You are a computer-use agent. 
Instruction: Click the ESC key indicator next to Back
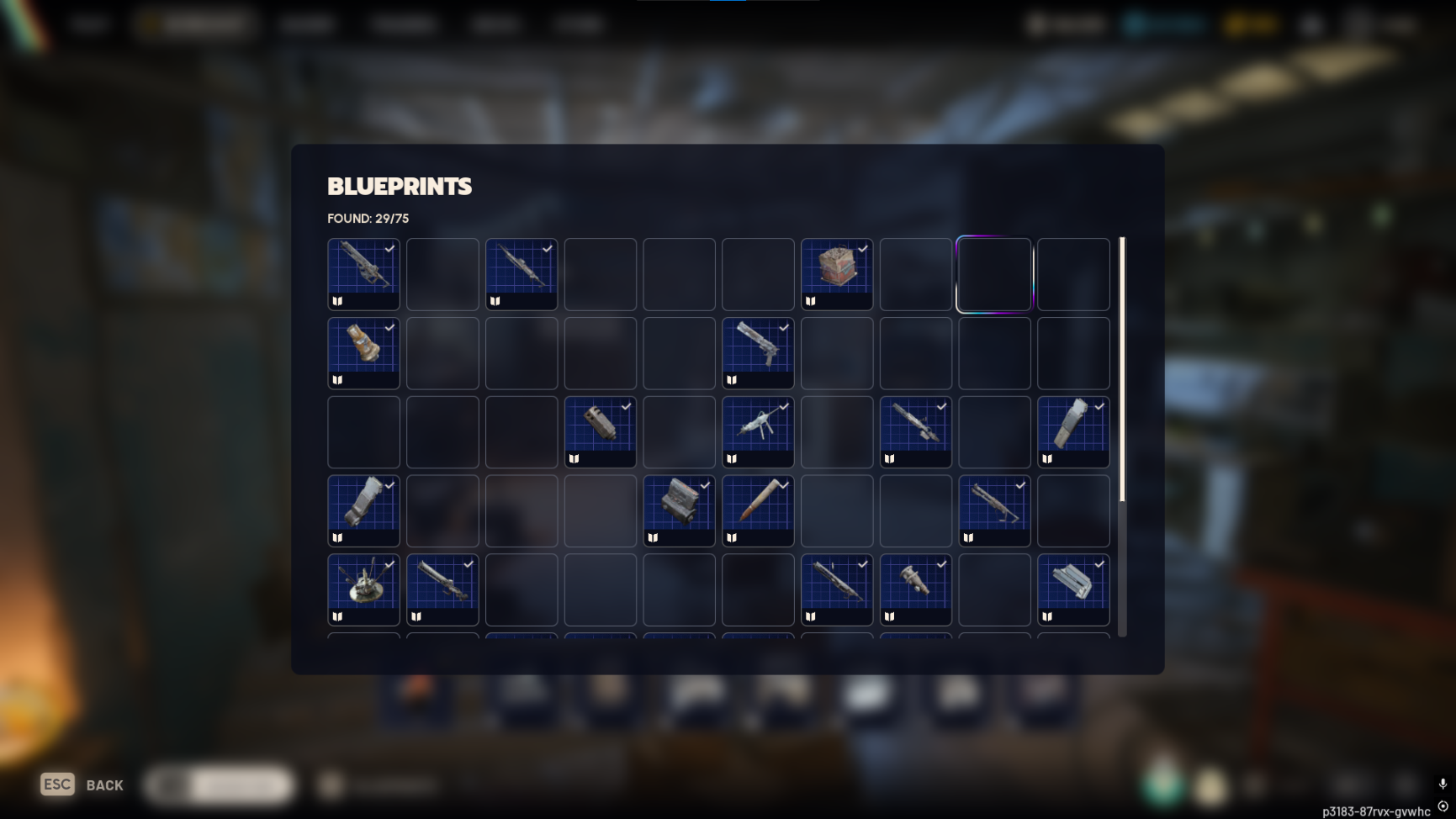coord(57,783)
